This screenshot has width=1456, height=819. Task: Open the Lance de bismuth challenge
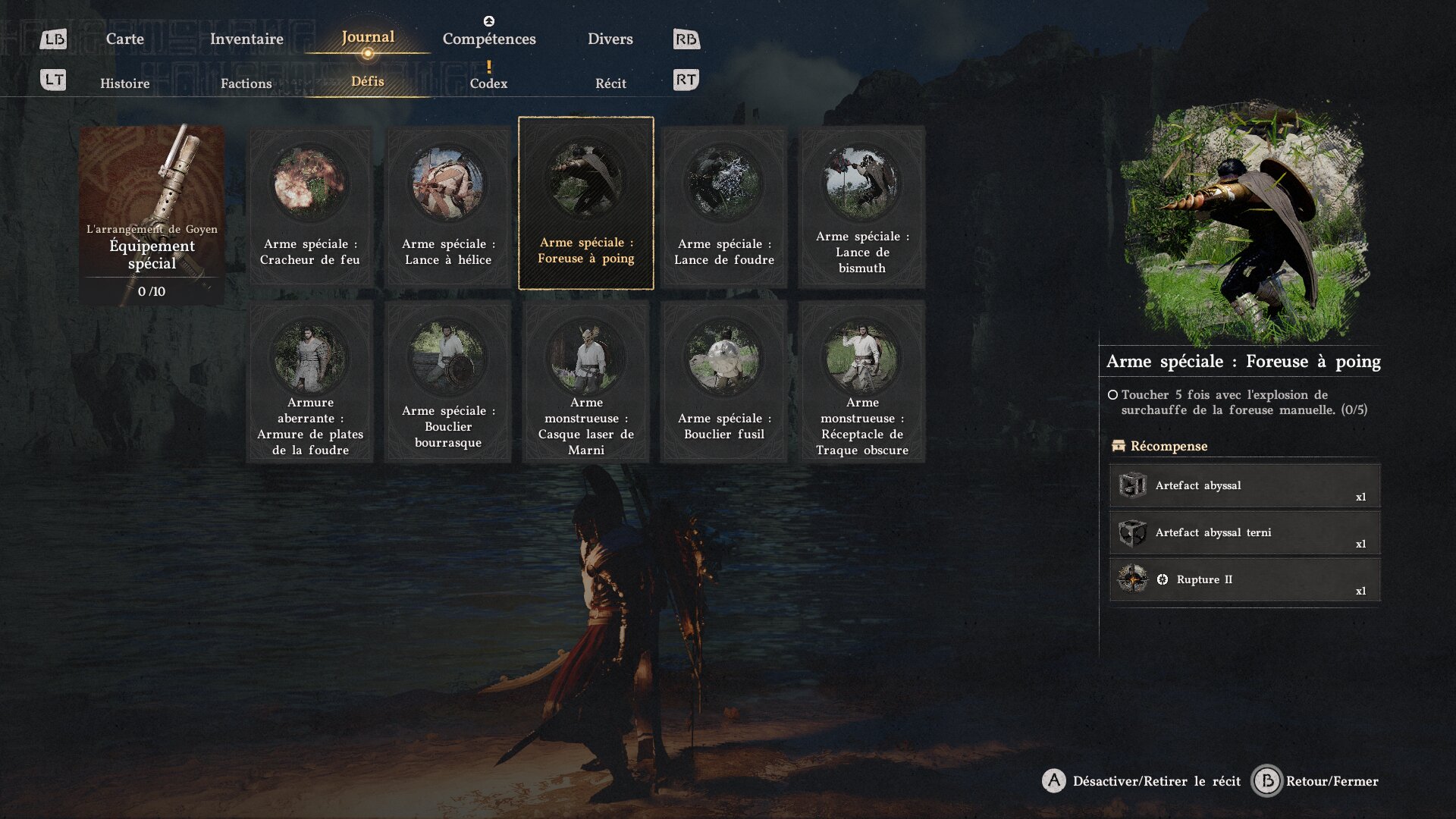(x=862, y=206)
